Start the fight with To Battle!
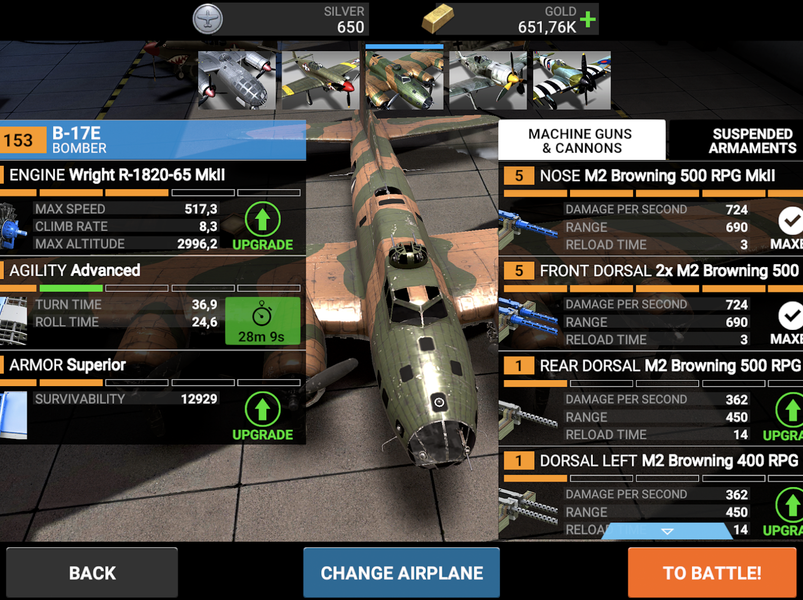Screen dimensions: 803x600 click(x=712, y=573)
